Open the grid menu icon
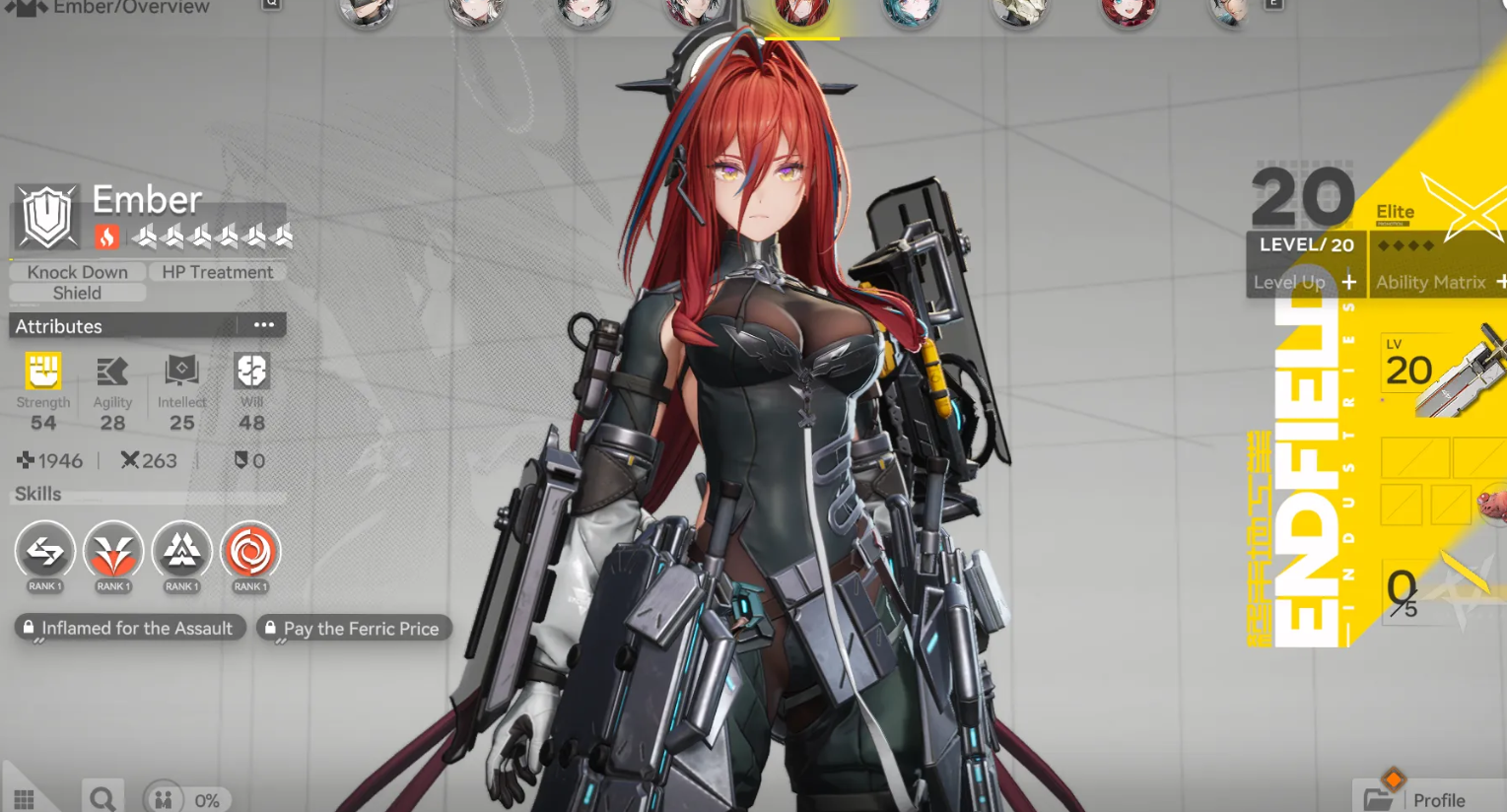 [x=25, y=798]
